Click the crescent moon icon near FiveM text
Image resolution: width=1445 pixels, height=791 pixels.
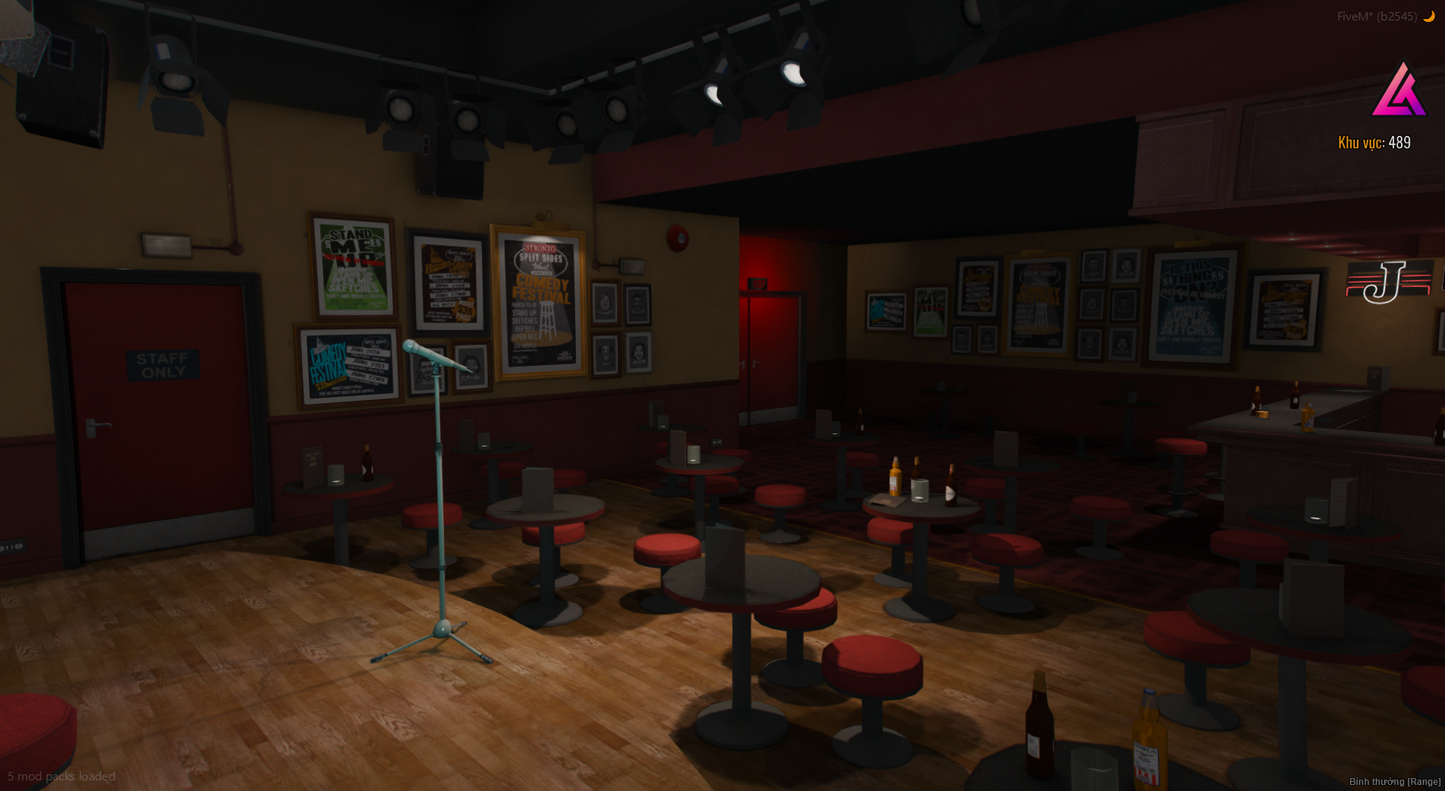click(1429, 15)
